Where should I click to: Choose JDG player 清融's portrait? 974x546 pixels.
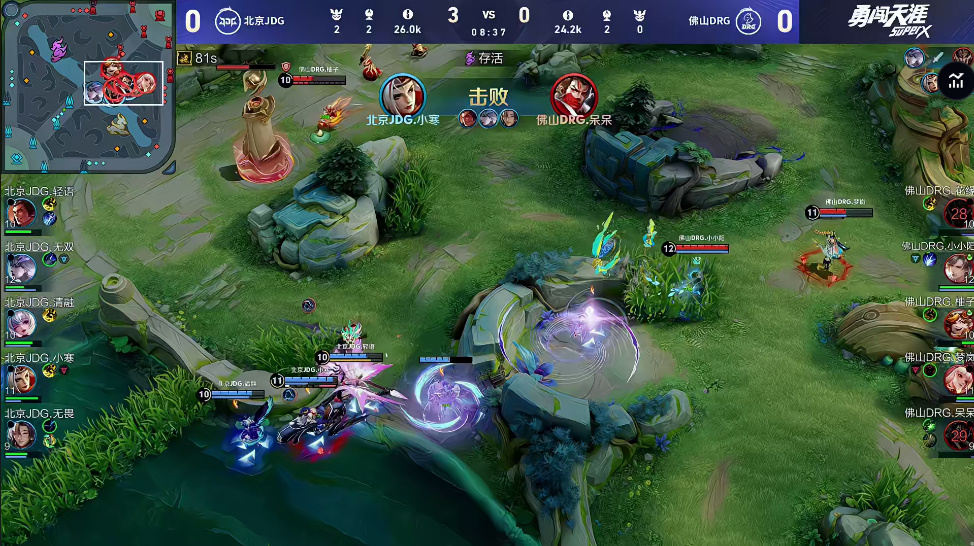[x=20, y=323]
